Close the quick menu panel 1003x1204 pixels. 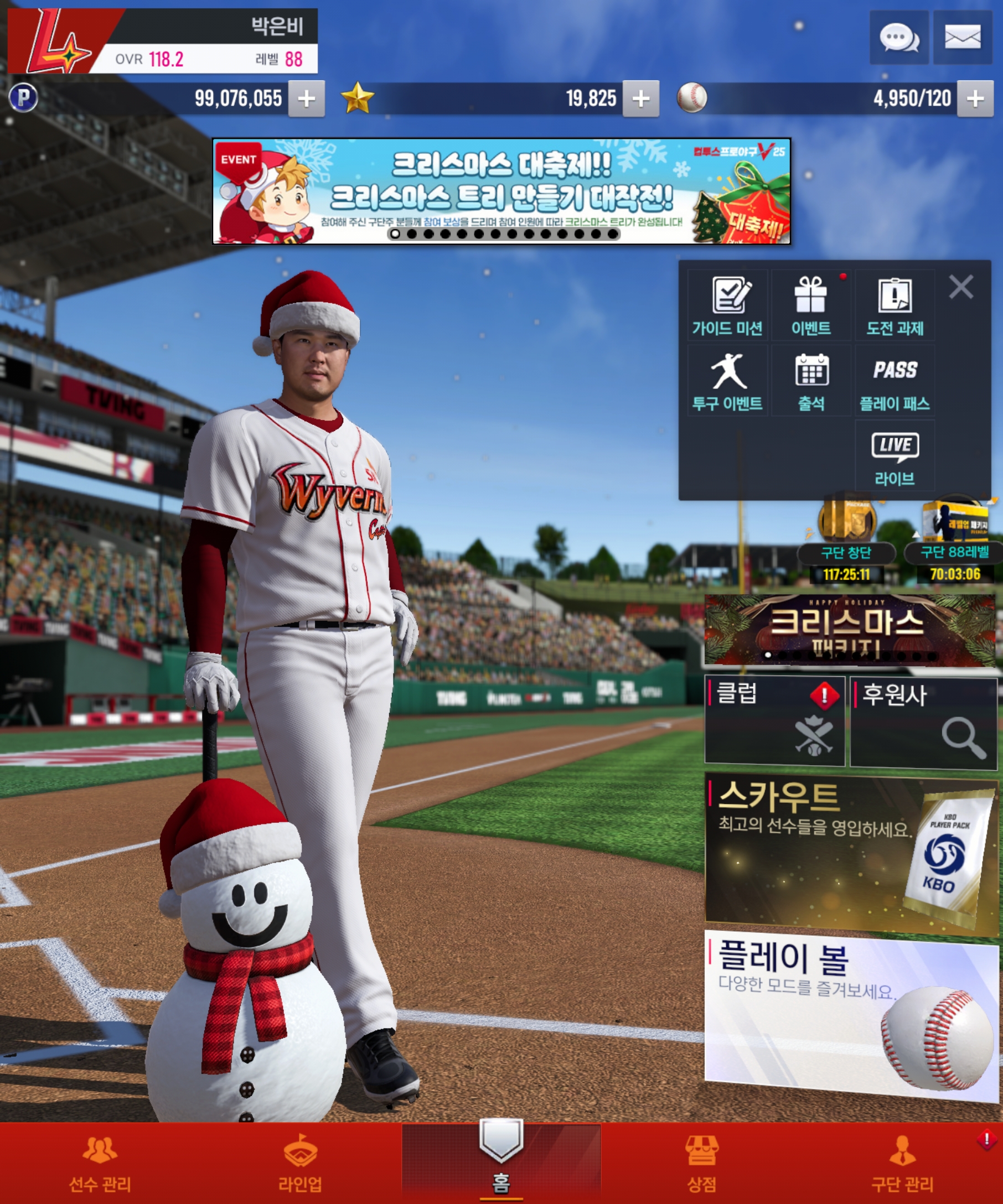960,287
